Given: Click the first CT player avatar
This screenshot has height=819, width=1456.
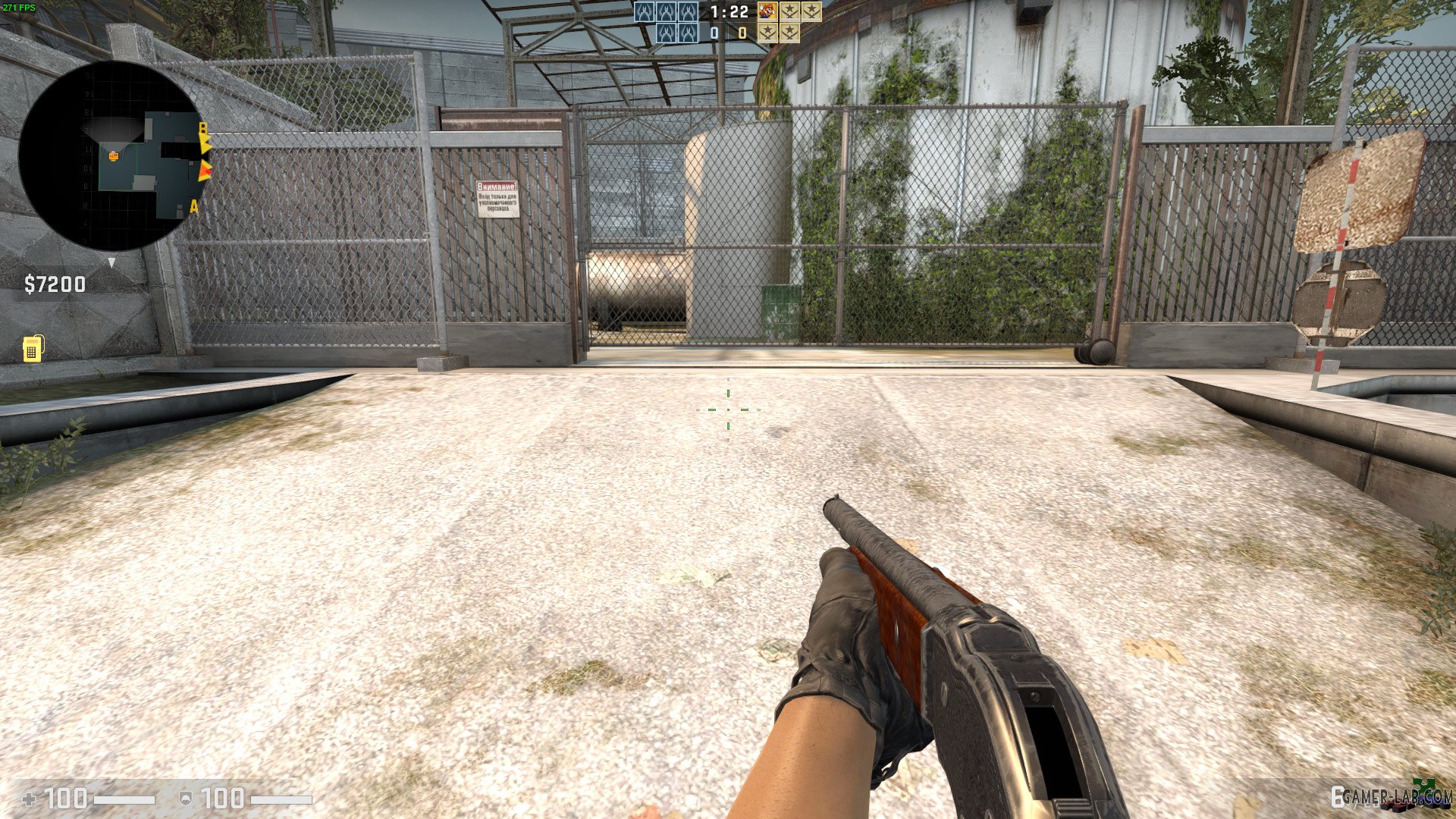Looking at the screenshot, I should coord(644,12).
